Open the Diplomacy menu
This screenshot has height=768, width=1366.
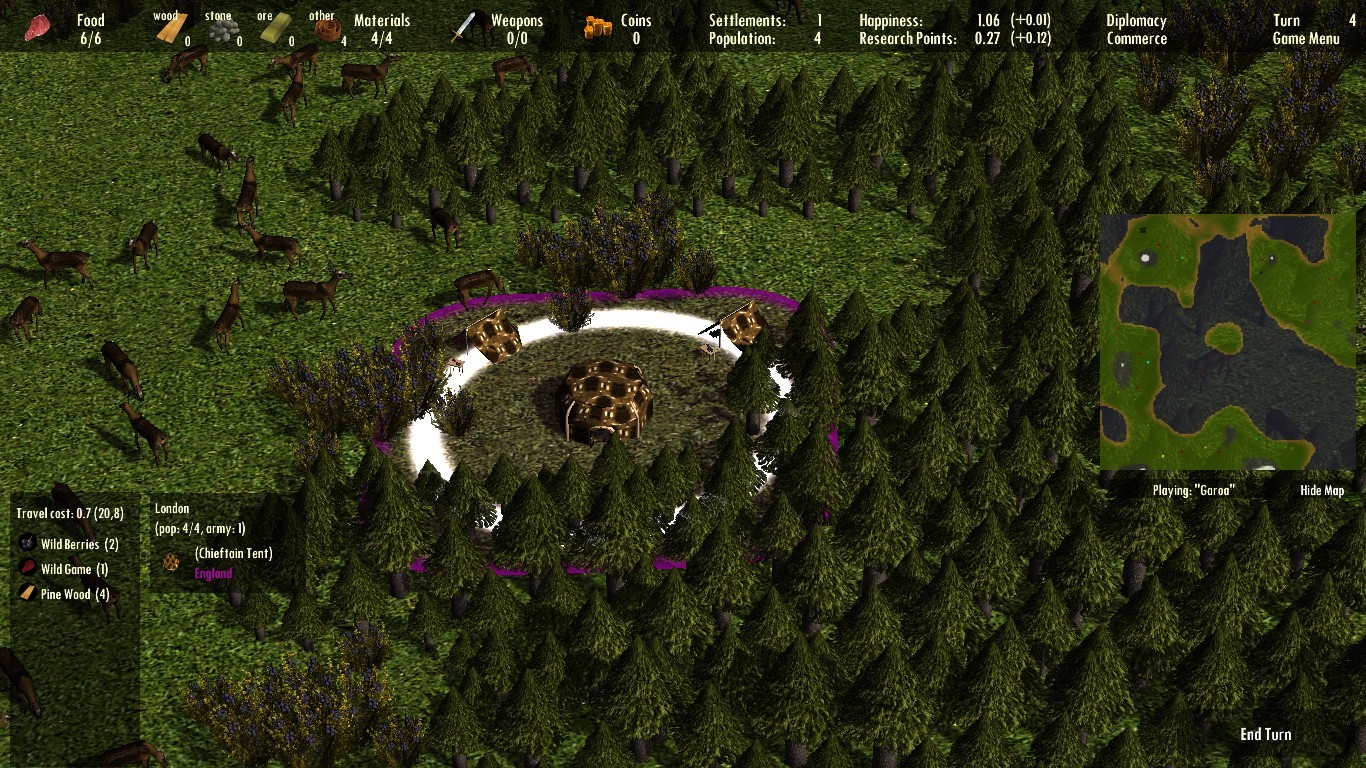click(1135, 19)
